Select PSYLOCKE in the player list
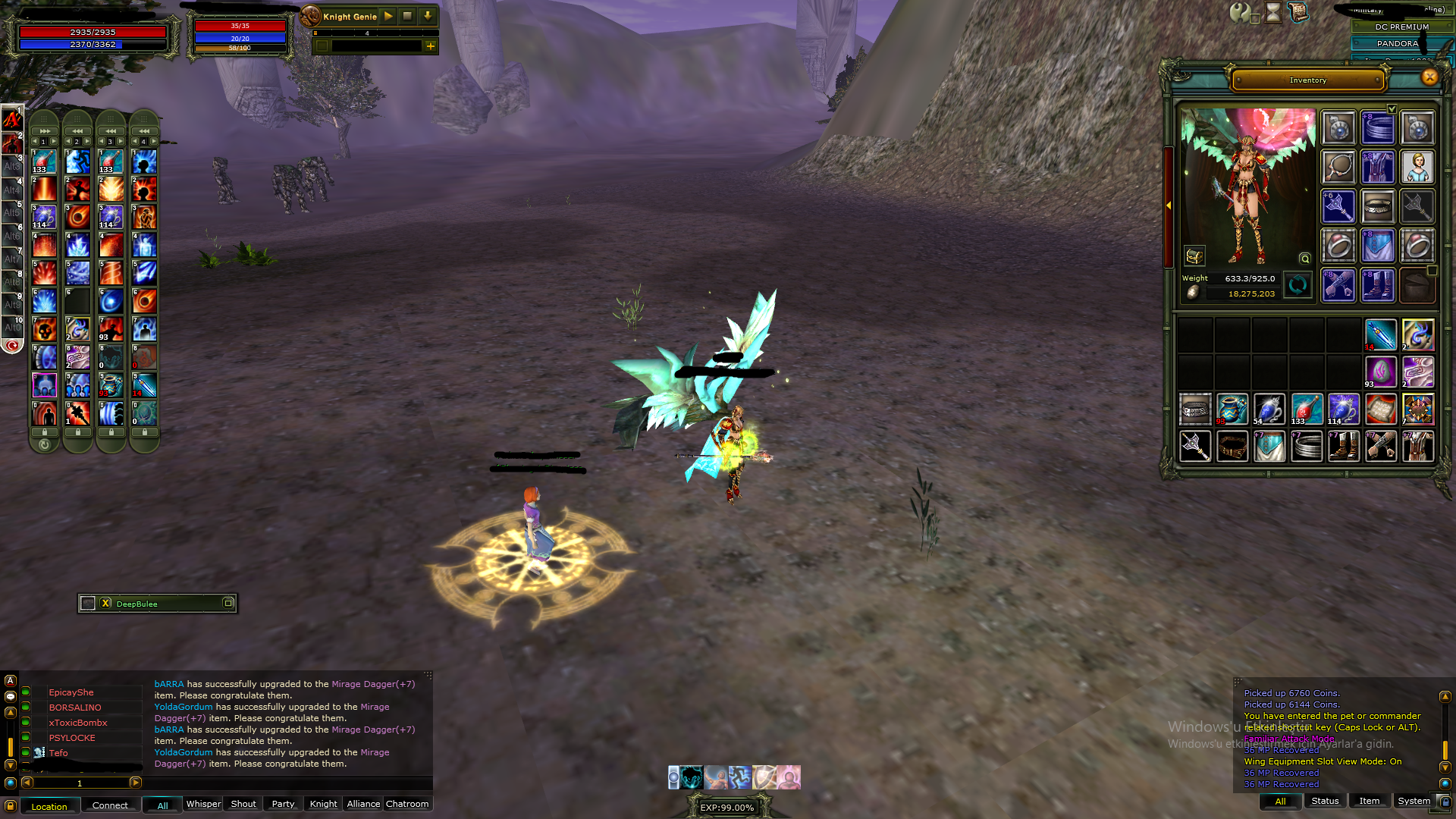This screenshot has height=819, width=1456. click(x=72, y=738)
